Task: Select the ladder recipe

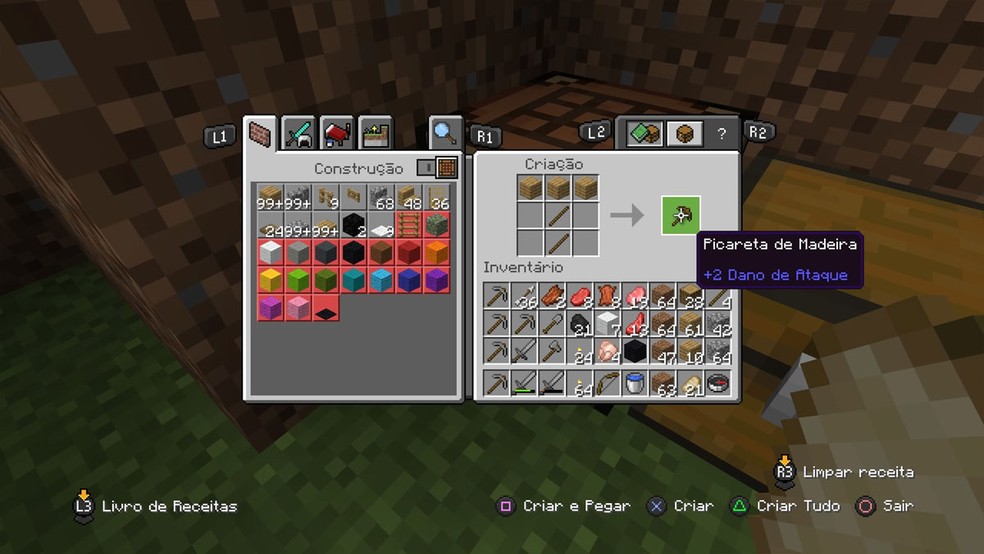Action: click(x=410, y=224)
